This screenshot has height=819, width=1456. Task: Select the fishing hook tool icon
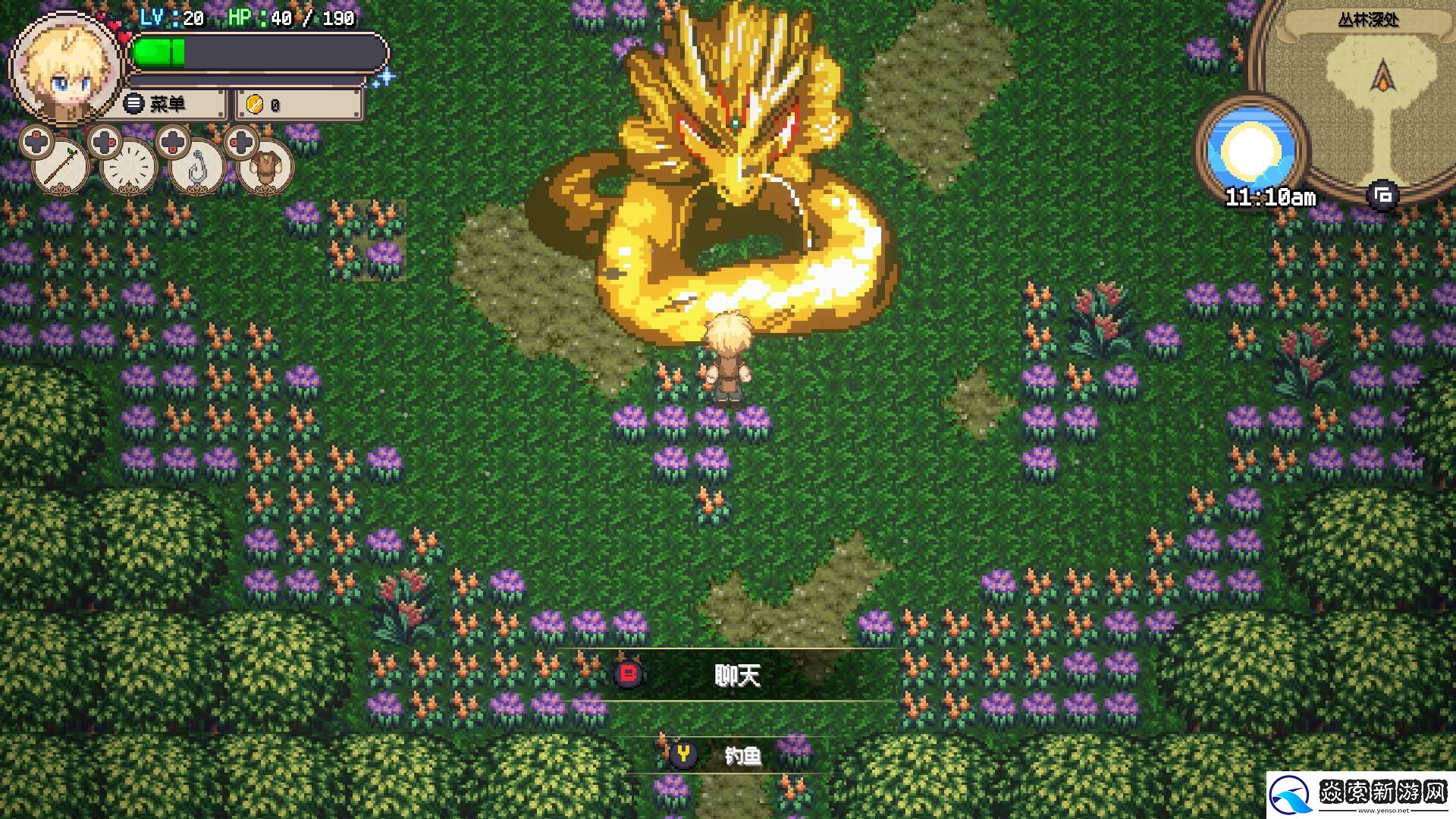tap(197, 165)
